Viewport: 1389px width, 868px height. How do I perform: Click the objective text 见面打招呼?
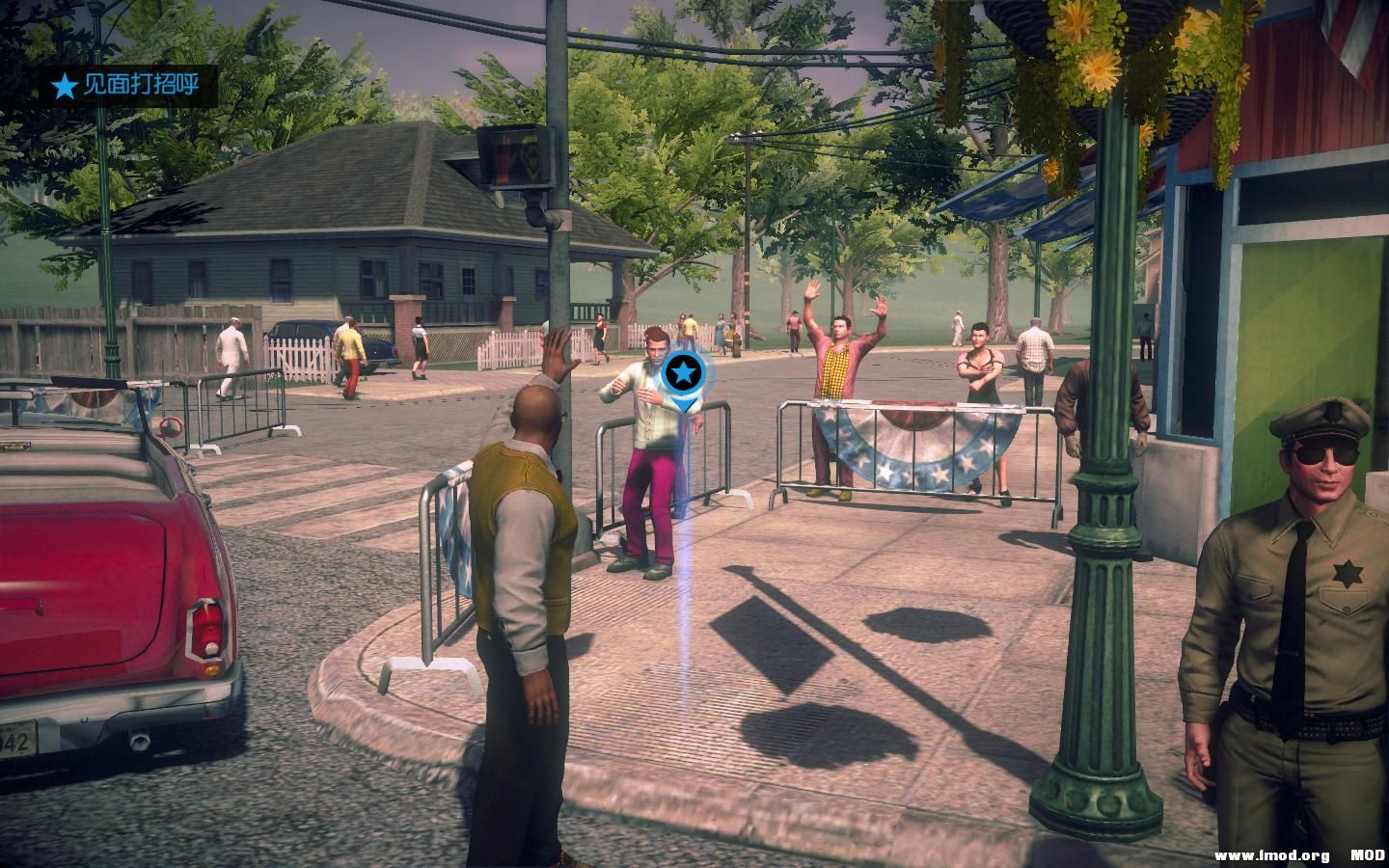[141, 84]
